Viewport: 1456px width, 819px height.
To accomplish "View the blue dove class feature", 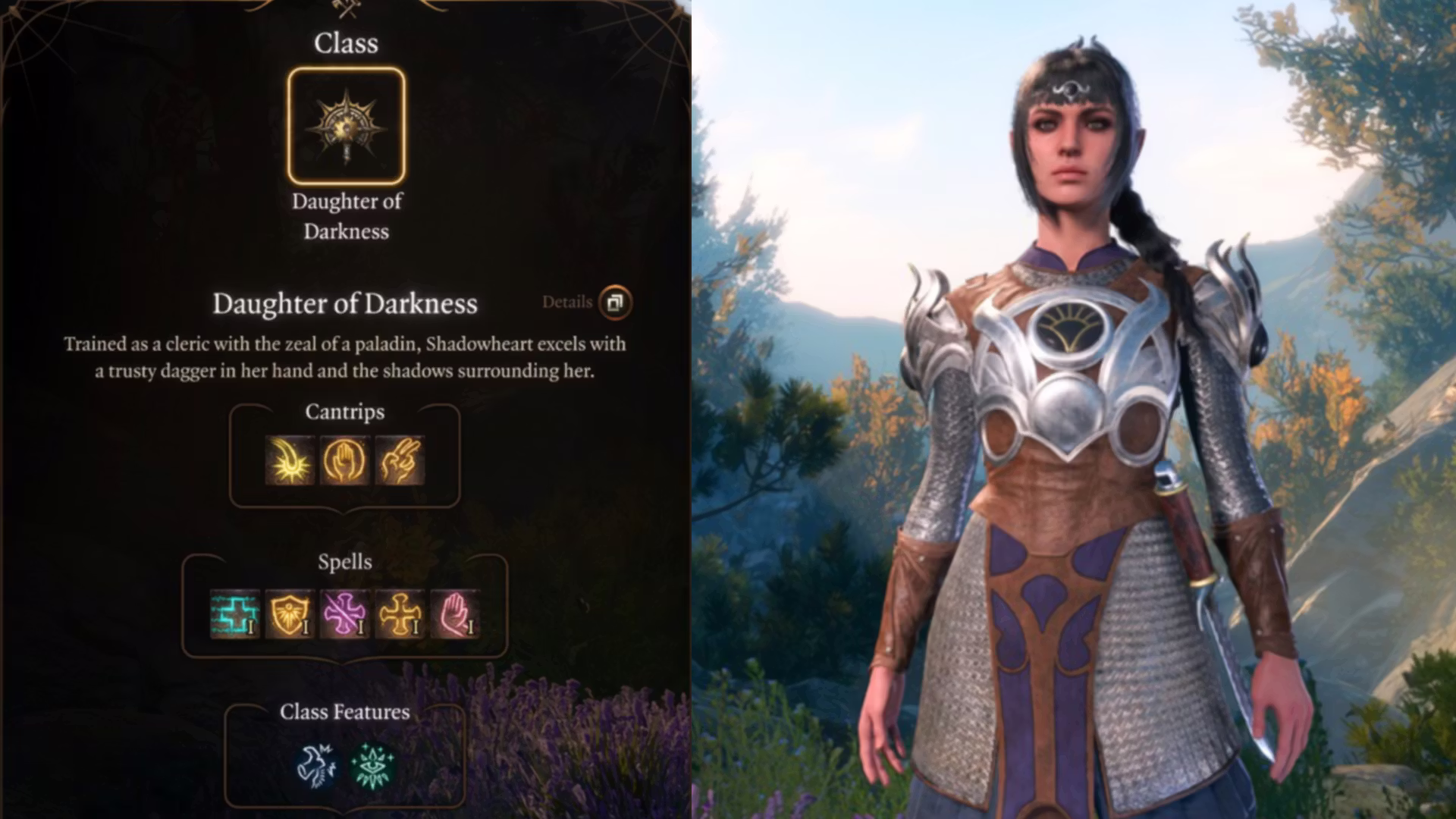I will tap(317, 765).
